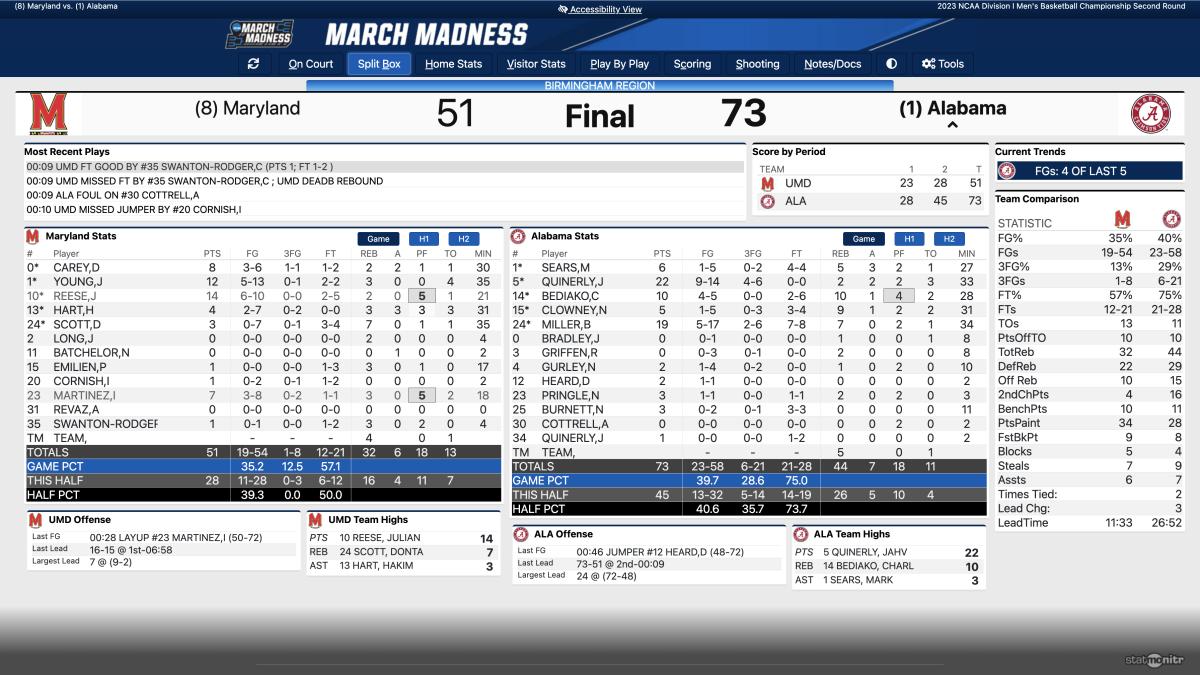The height and width of the screenshot is (675, 1200).
Task: Select Game view for Maryland Stats
Action: tap(378, 239)
